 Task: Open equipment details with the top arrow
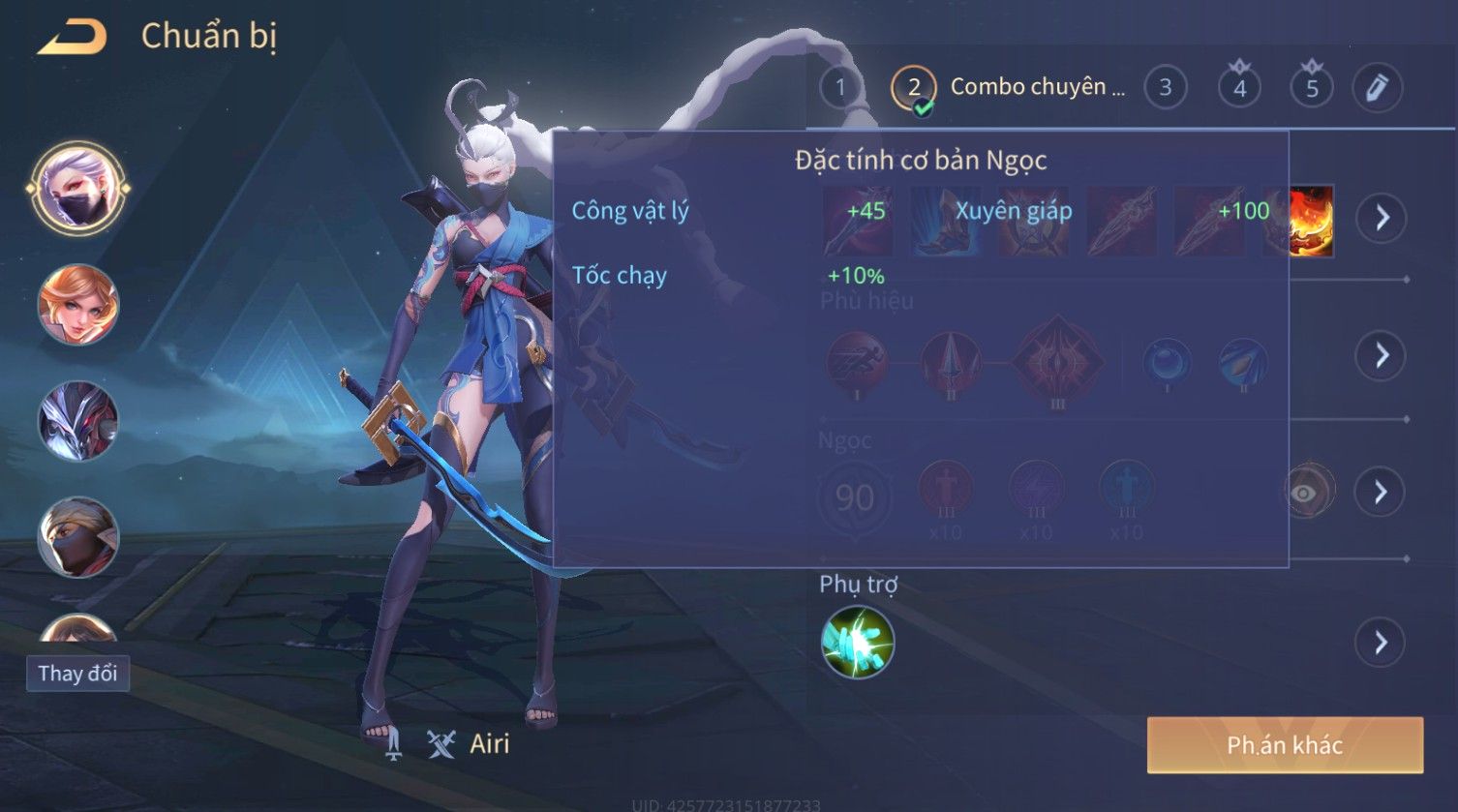click(1381, 218)
